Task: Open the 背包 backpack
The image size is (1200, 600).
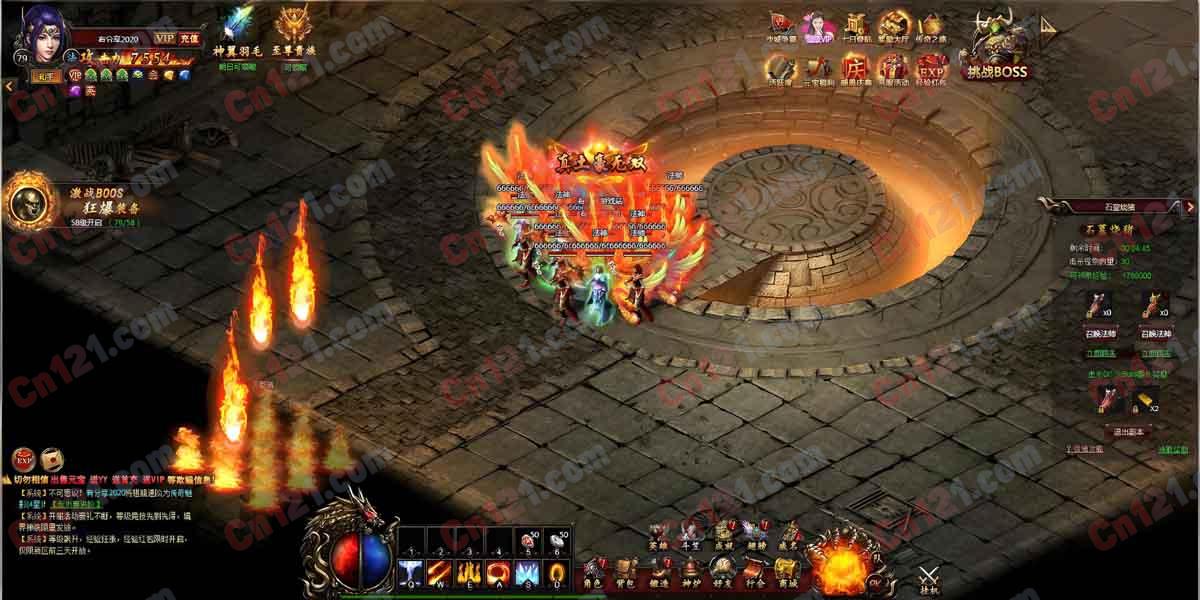Action: click(624, 572)
